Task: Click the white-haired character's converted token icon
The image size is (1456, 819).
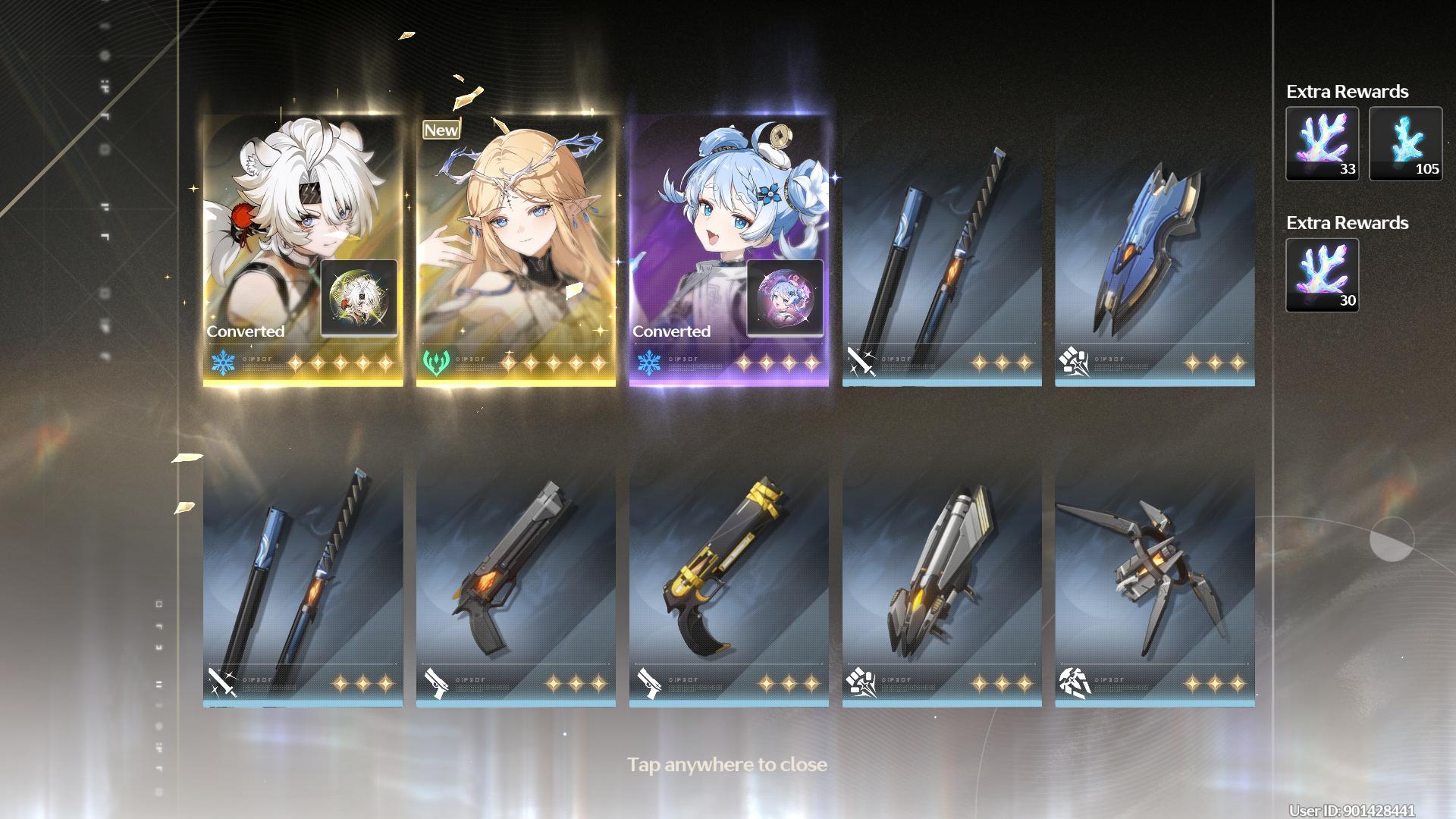Action: click(359, 298)
